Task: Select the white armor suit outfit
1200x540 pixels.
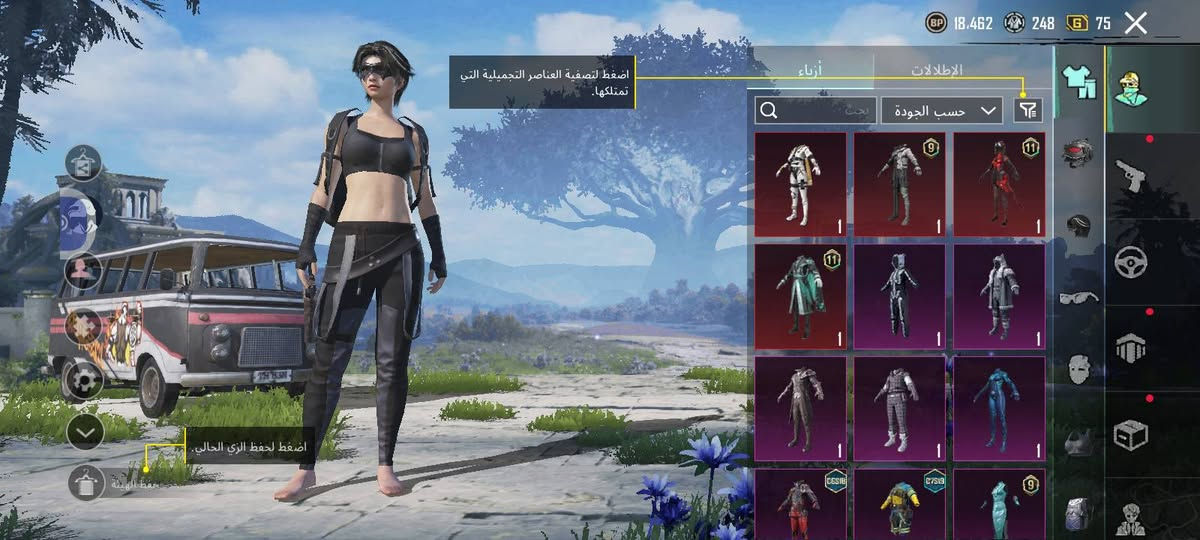Action: pos(800,184)
